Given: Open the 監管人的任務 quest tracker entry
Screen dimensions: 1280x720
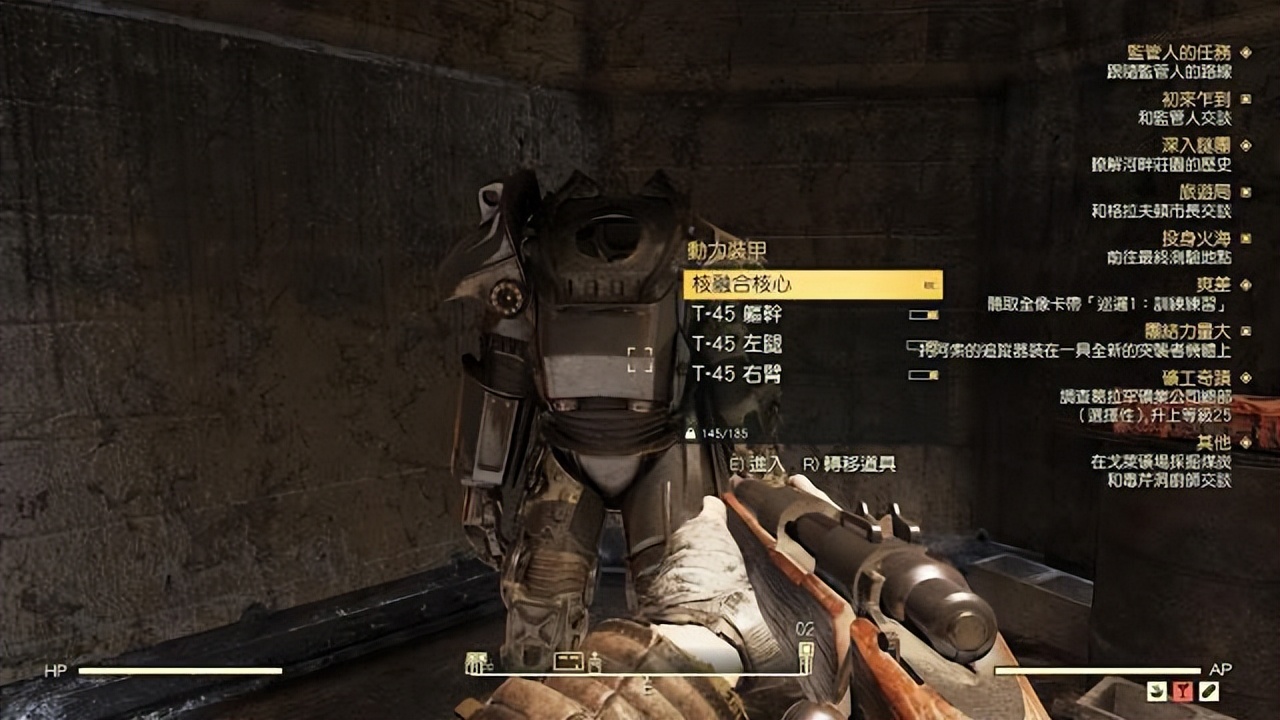Looking at the screenshot, I should pos(1192,52).
